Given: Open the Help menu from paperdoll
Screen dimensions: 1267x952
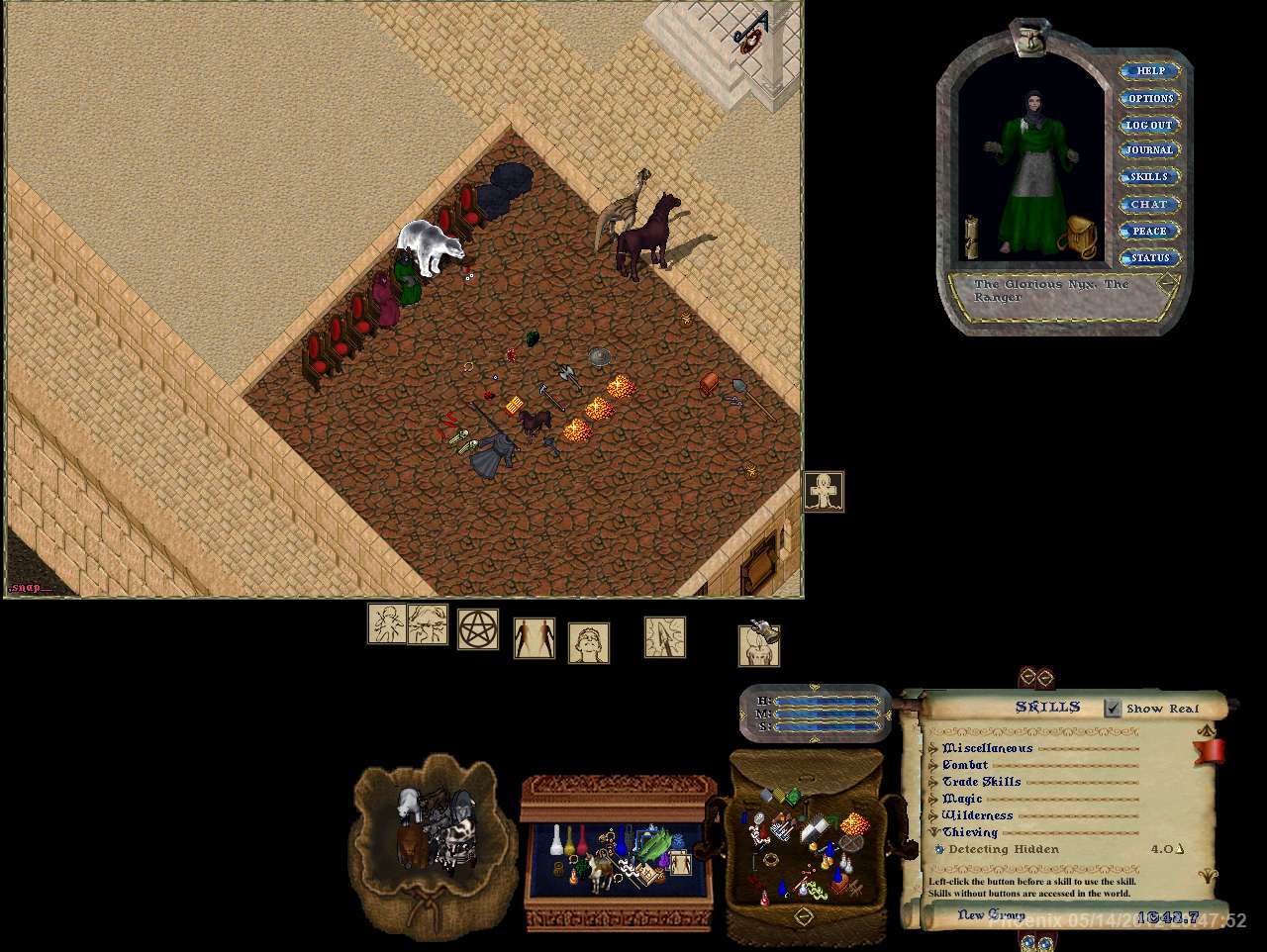Looking at the screenshot, I should (1149, 71).
